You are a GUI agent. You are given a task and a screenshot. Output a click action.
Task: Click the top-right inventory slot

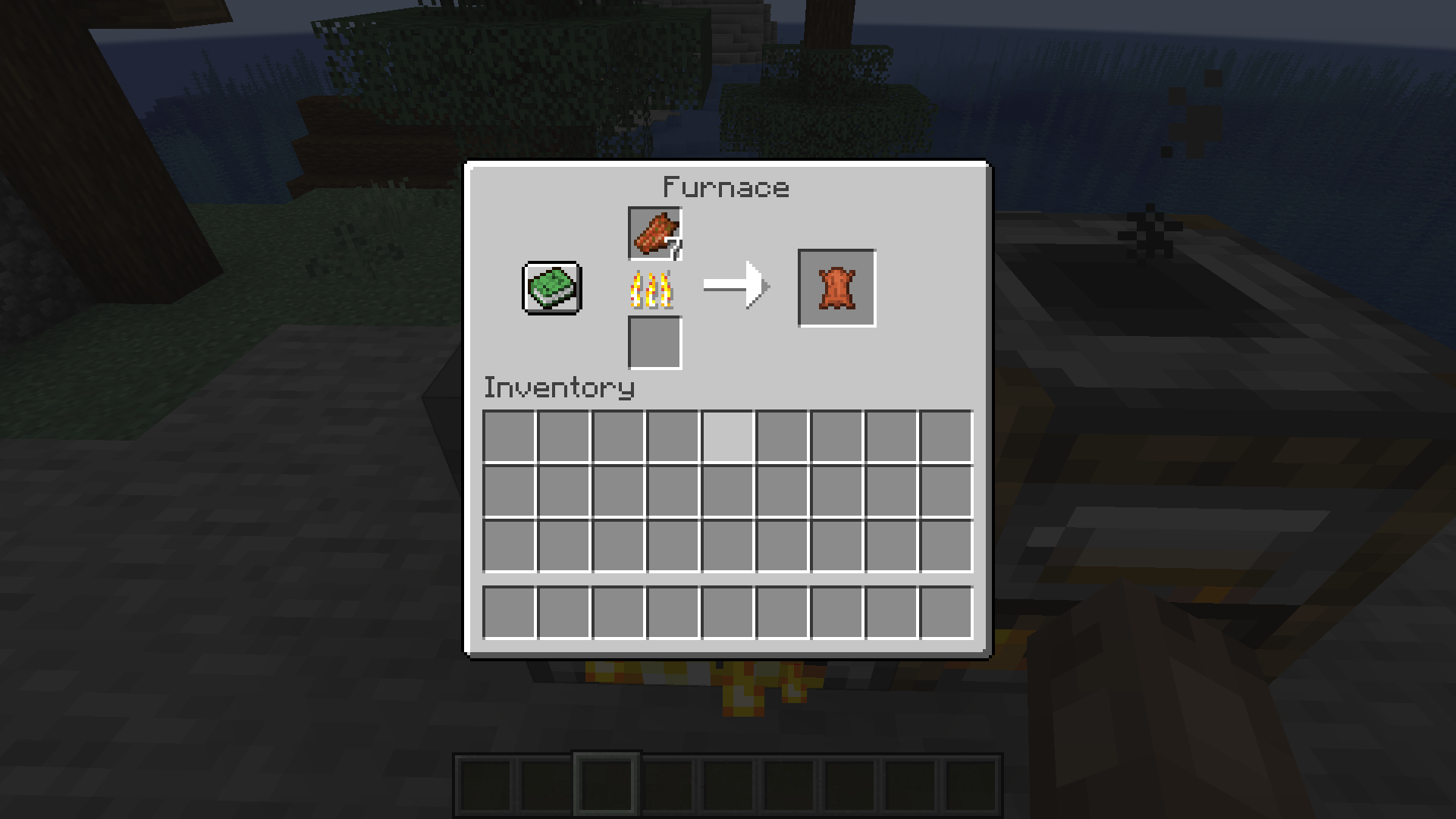pyautogui.click(x=946, y=435)
